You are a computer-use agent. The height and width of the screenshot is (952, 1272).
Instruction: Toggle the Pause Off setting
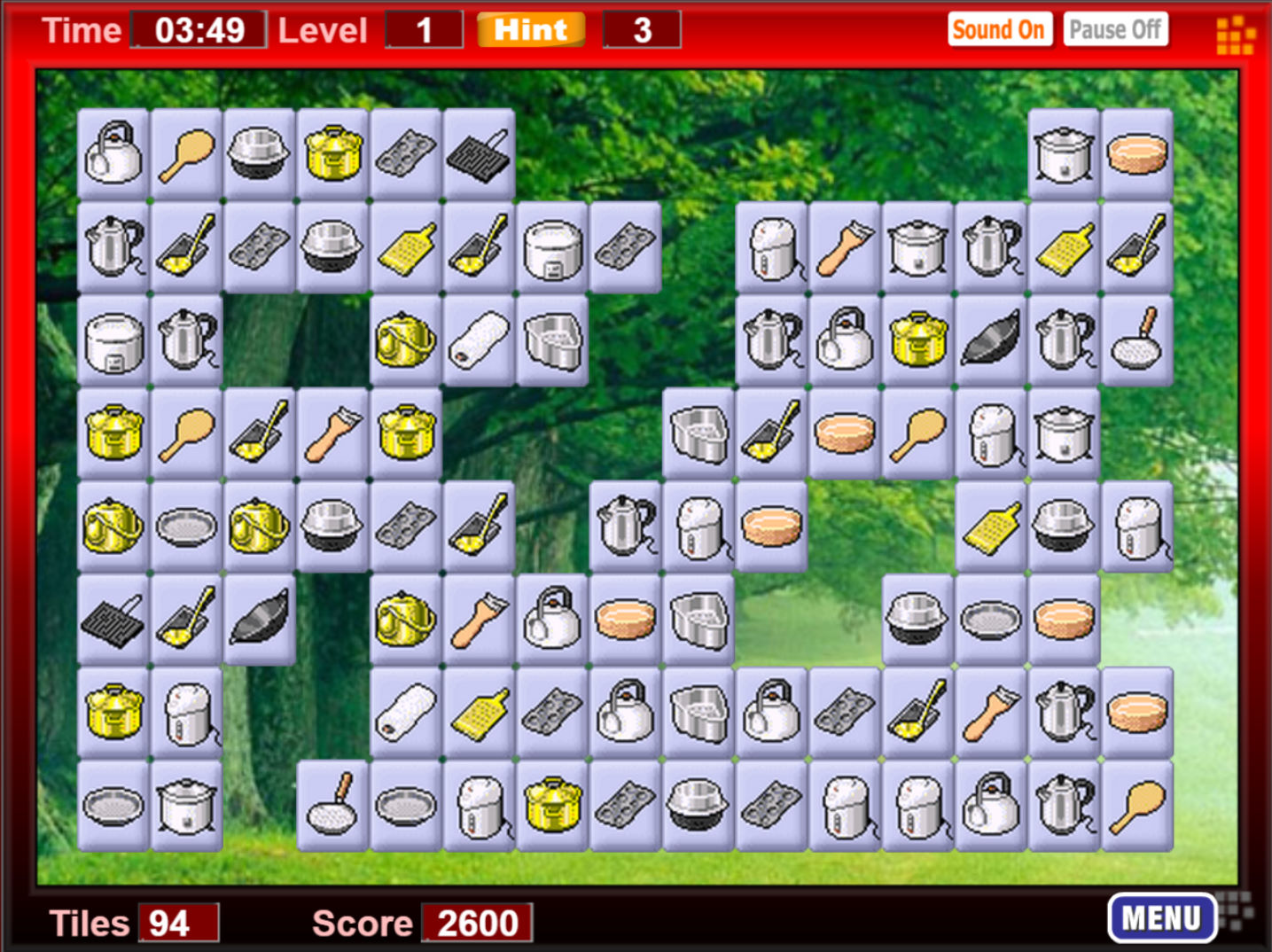(x=1115, y=29)
